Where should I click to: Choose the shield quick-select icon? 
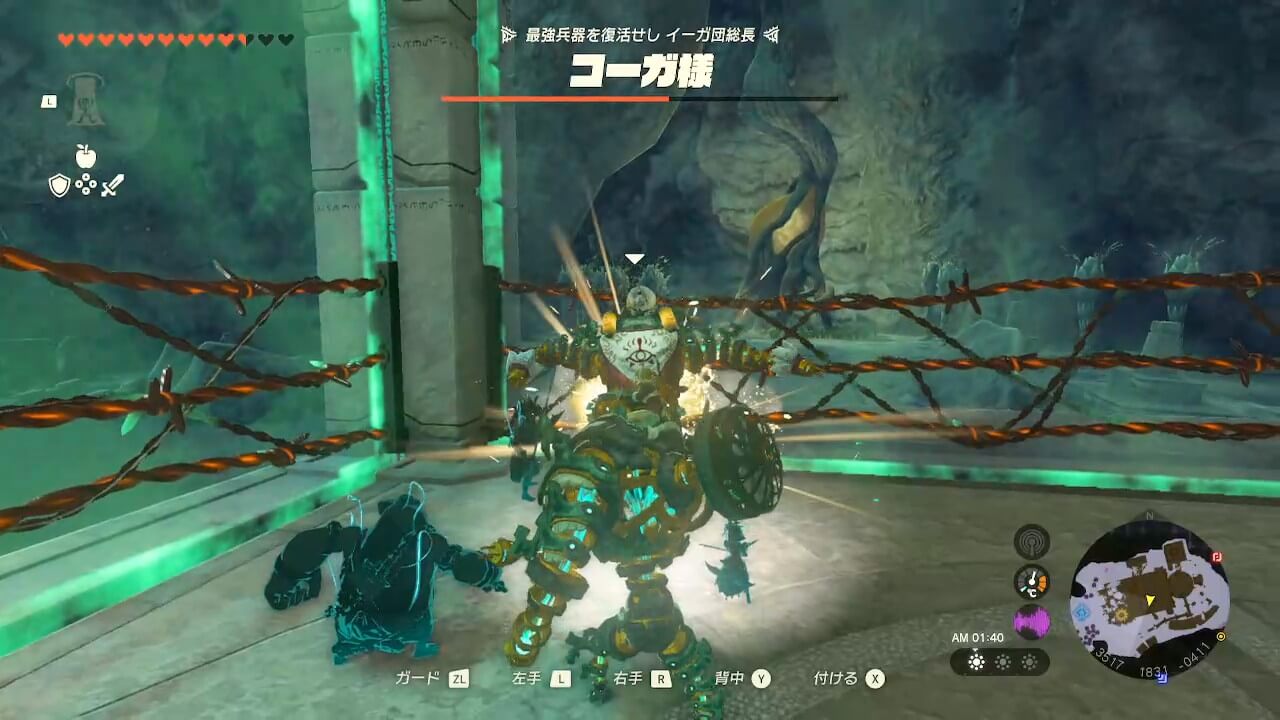click(x=60, y=185)
